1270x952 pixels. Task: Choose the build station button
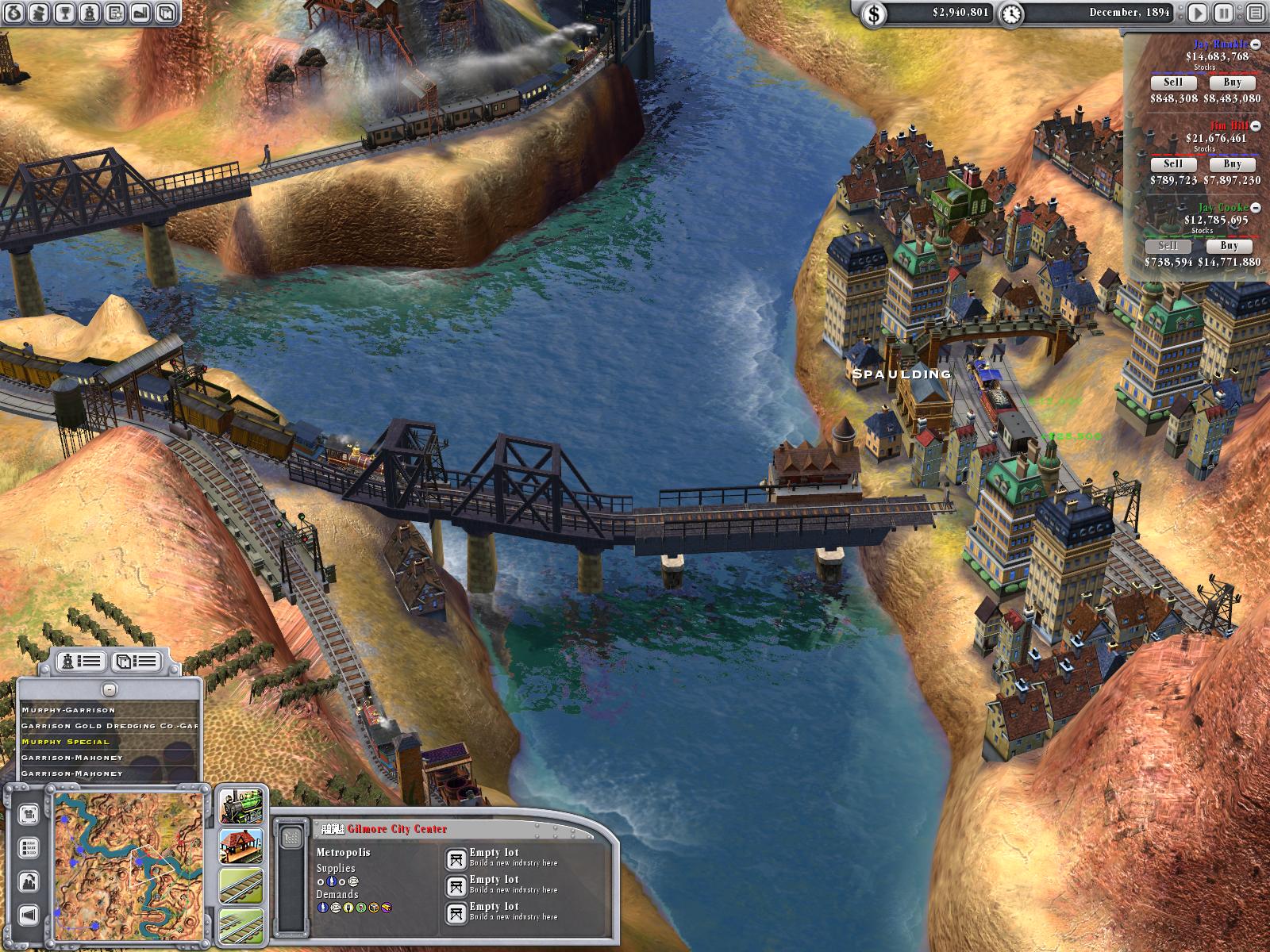click(x=241, y=846)
